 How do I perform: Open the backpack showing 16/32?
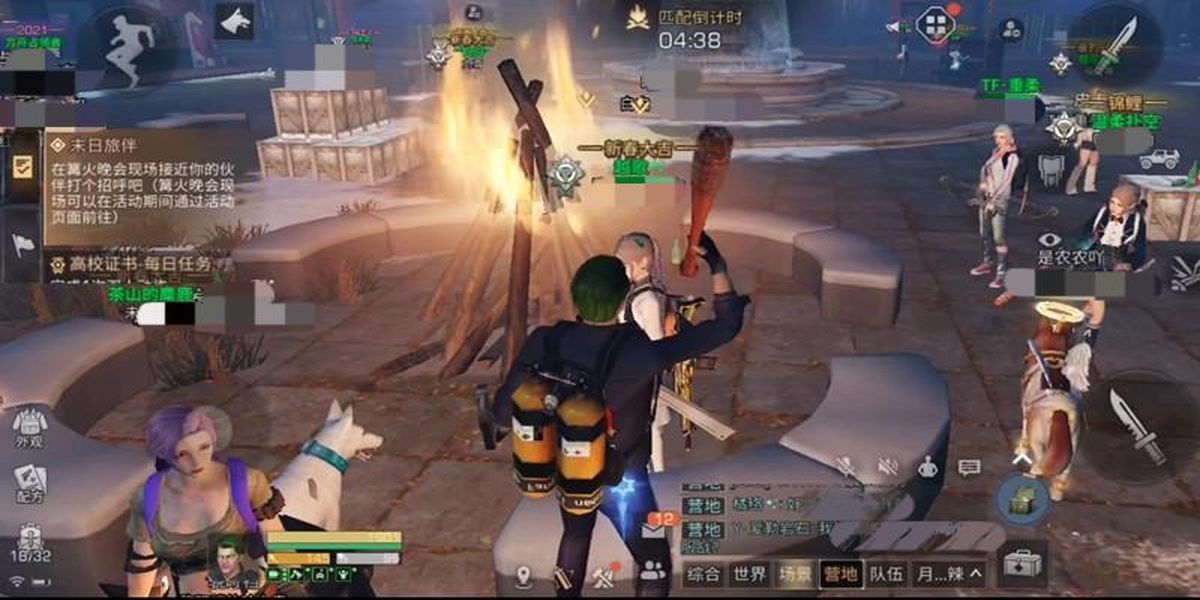(x=30, y=544)
